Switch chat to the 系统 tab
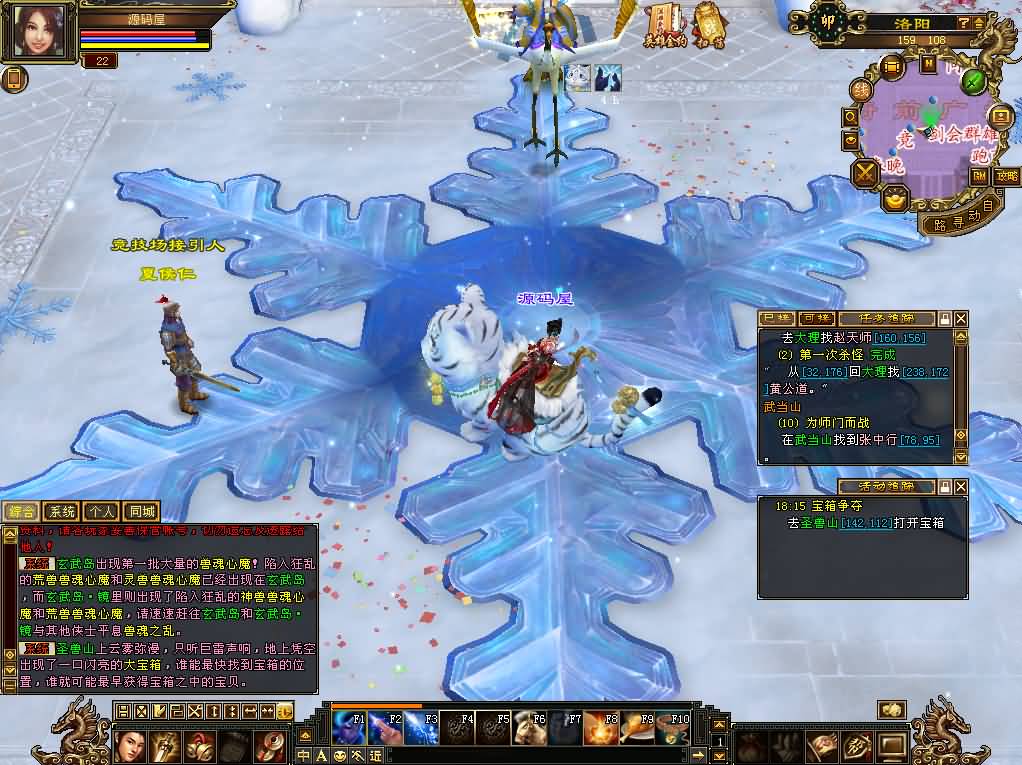Viewport: 1022px width, 765px height. (x=62, y=511)
